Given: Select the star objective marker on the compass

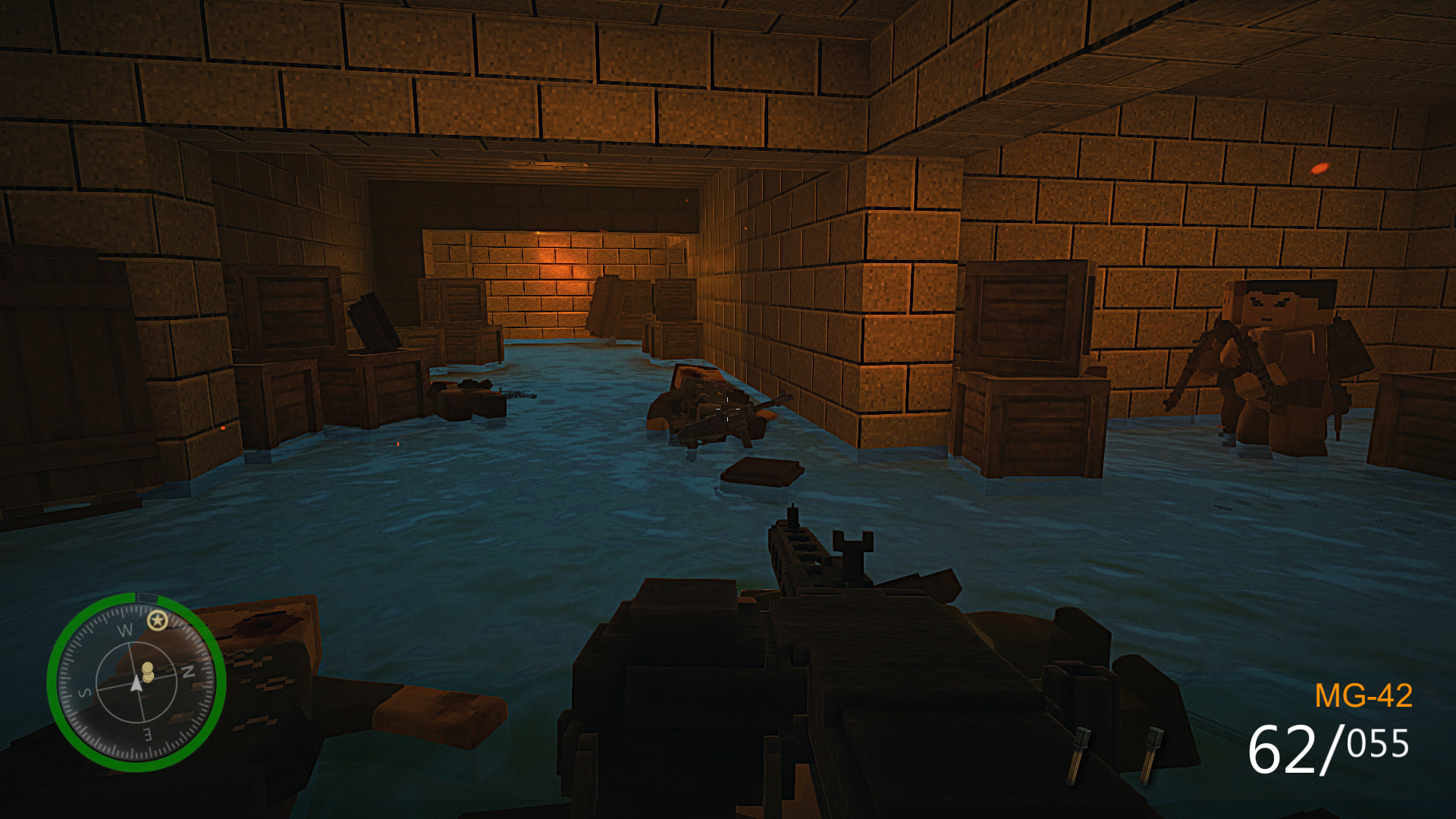Looking at the screenshot, I should coord(157,621).
